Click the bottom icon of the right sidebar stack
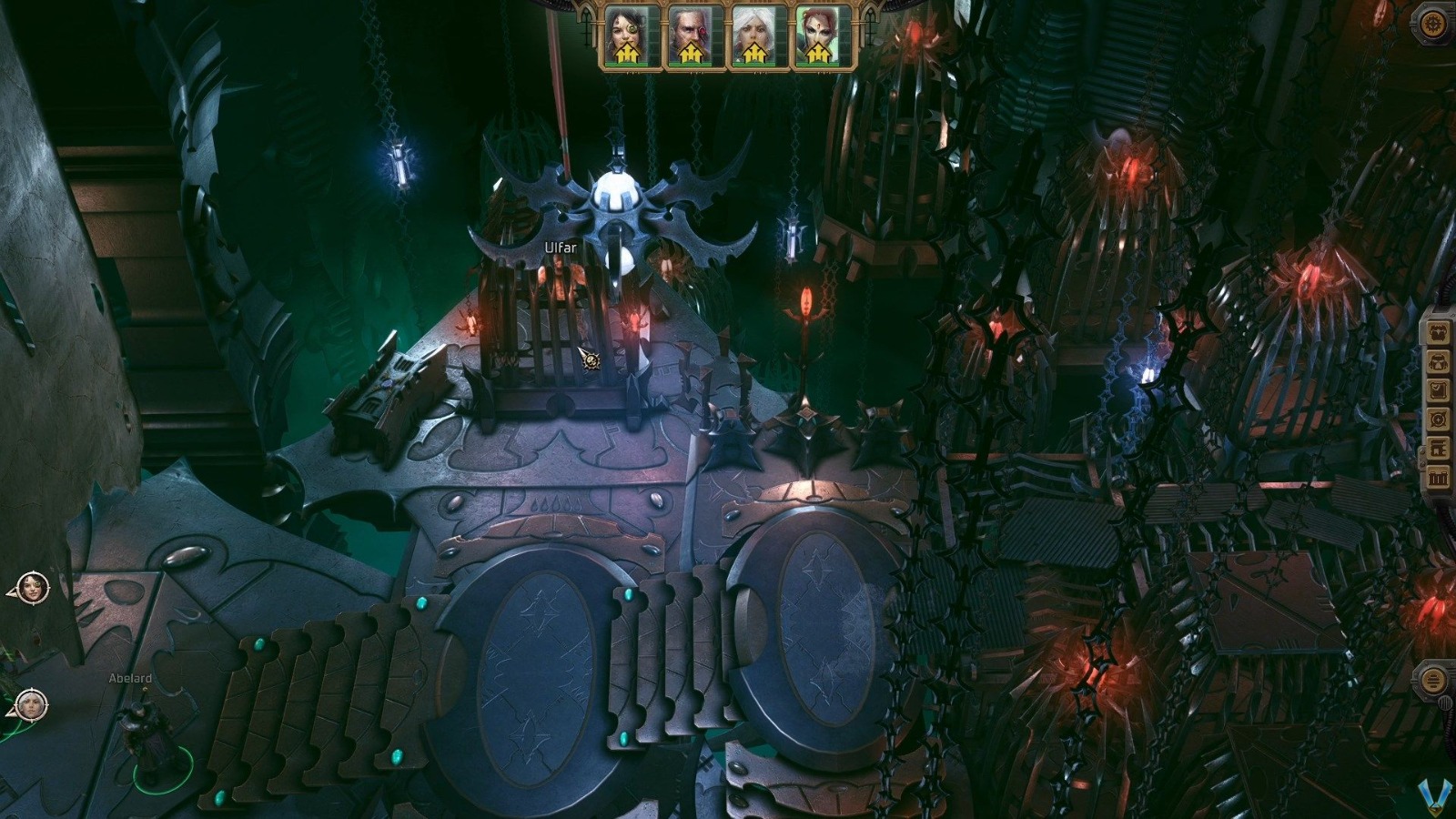Screen dimensions: 1456x819 [1438, 474]
